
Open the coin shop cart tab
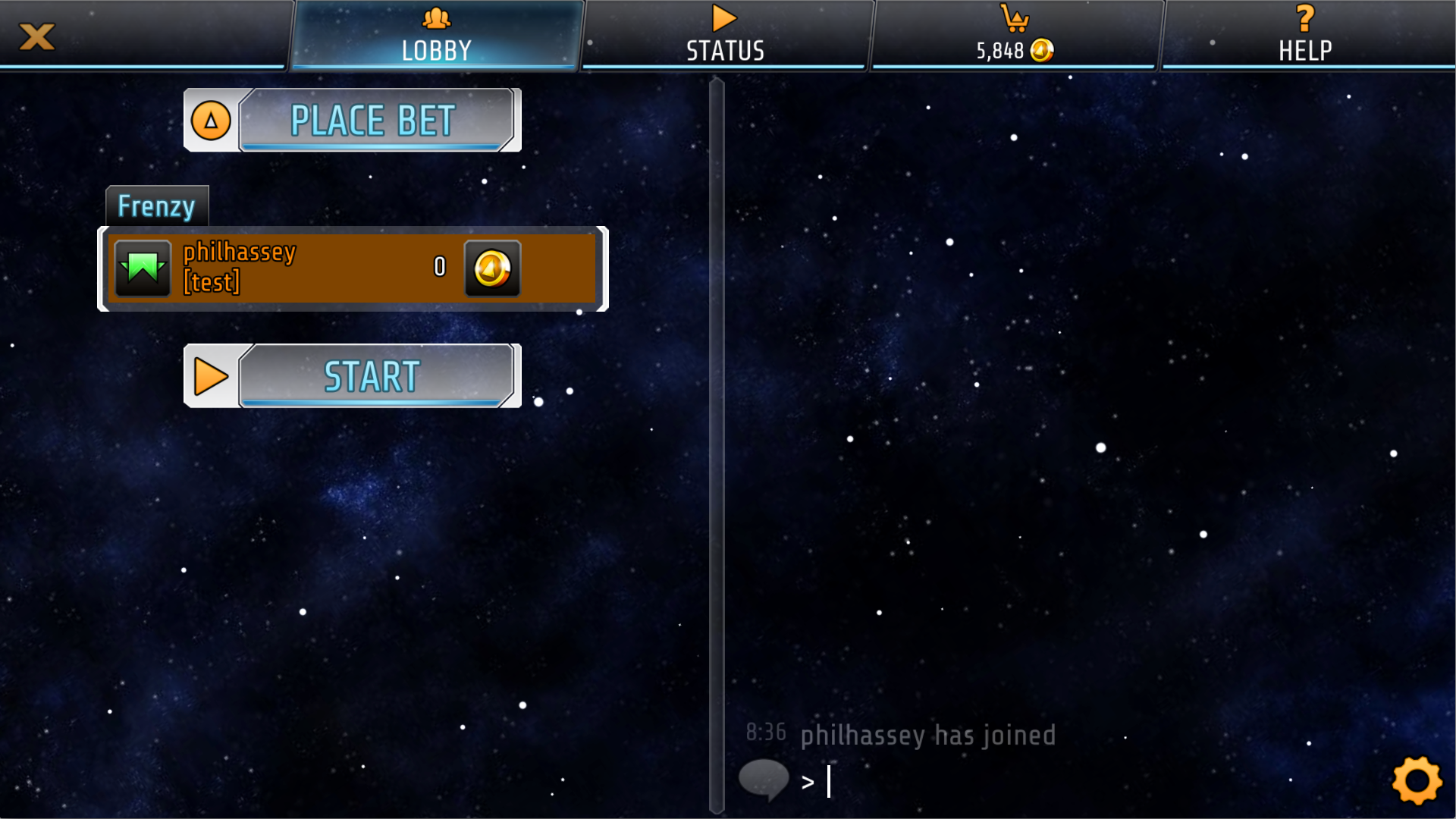click(x=1015, y=35)
